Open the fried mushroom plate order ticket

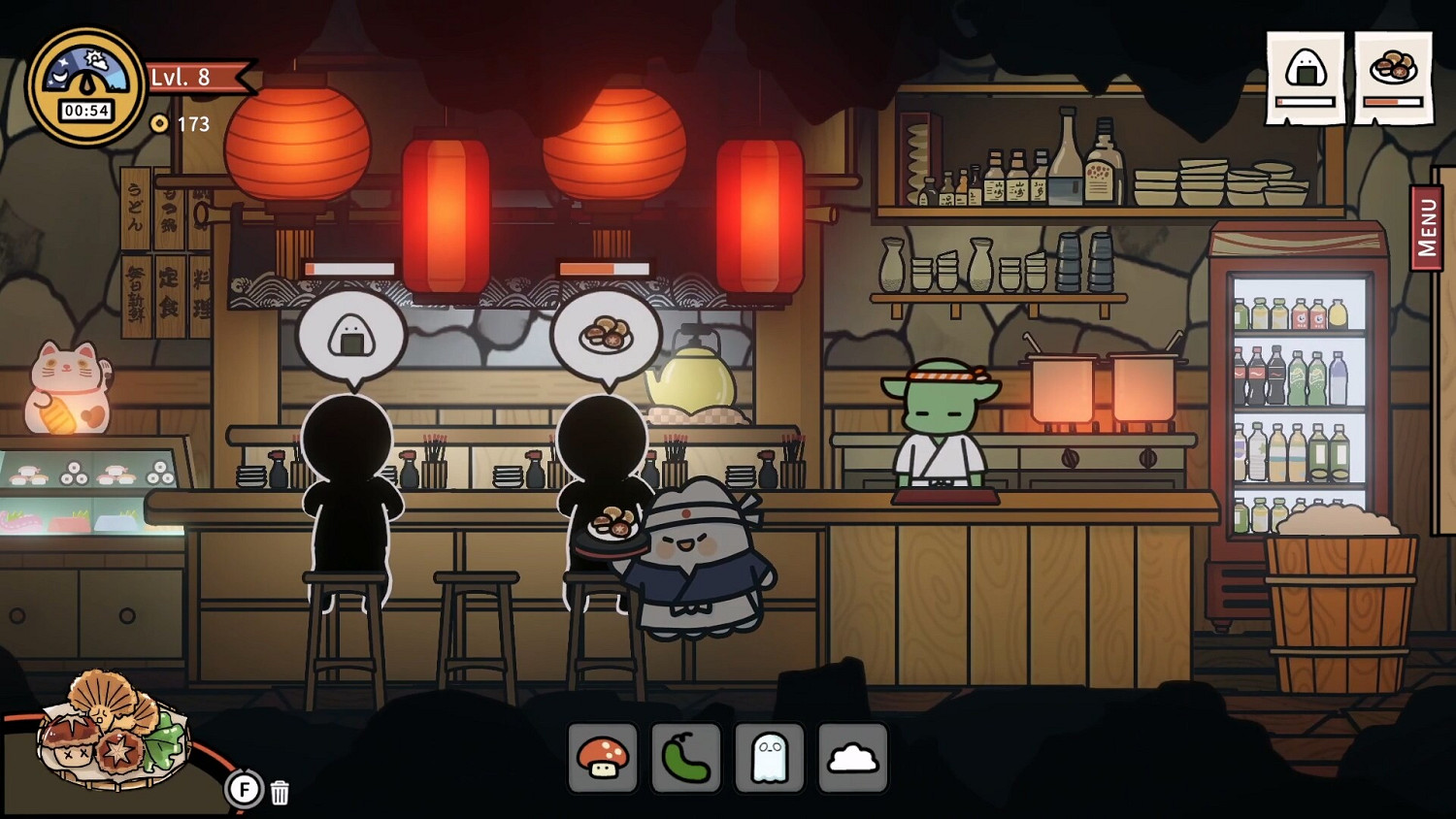pyautogui.click(x=1395, y=68)
